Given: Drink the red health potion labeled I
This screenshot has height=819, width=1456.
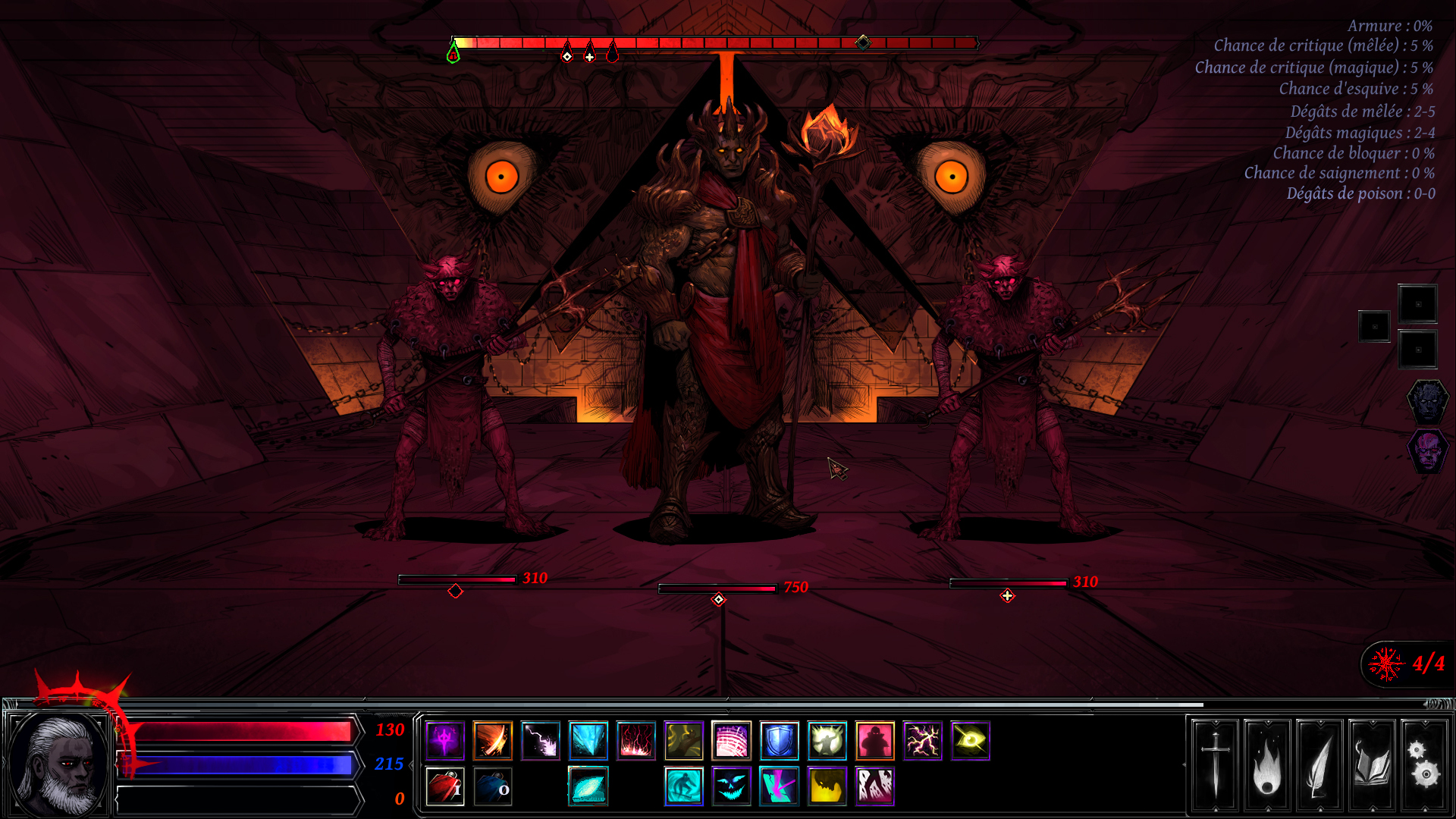Looking at the screenshot, I should (x=445, y=787).
